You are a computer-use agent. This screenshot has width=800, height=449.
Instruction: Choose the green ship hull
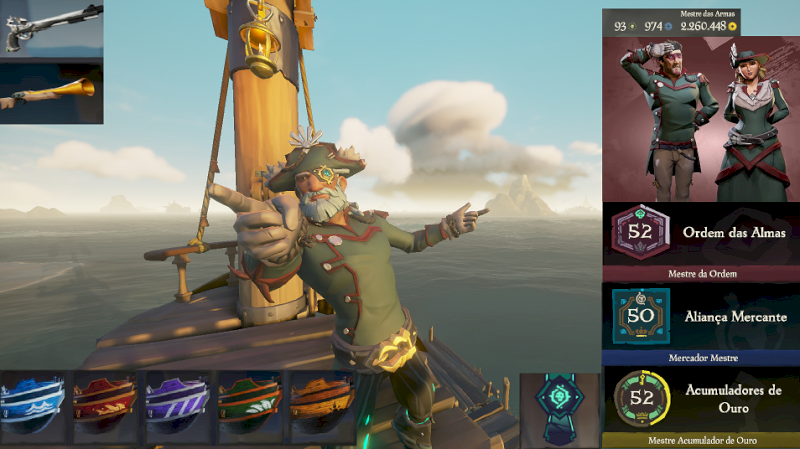pos(251,407)
